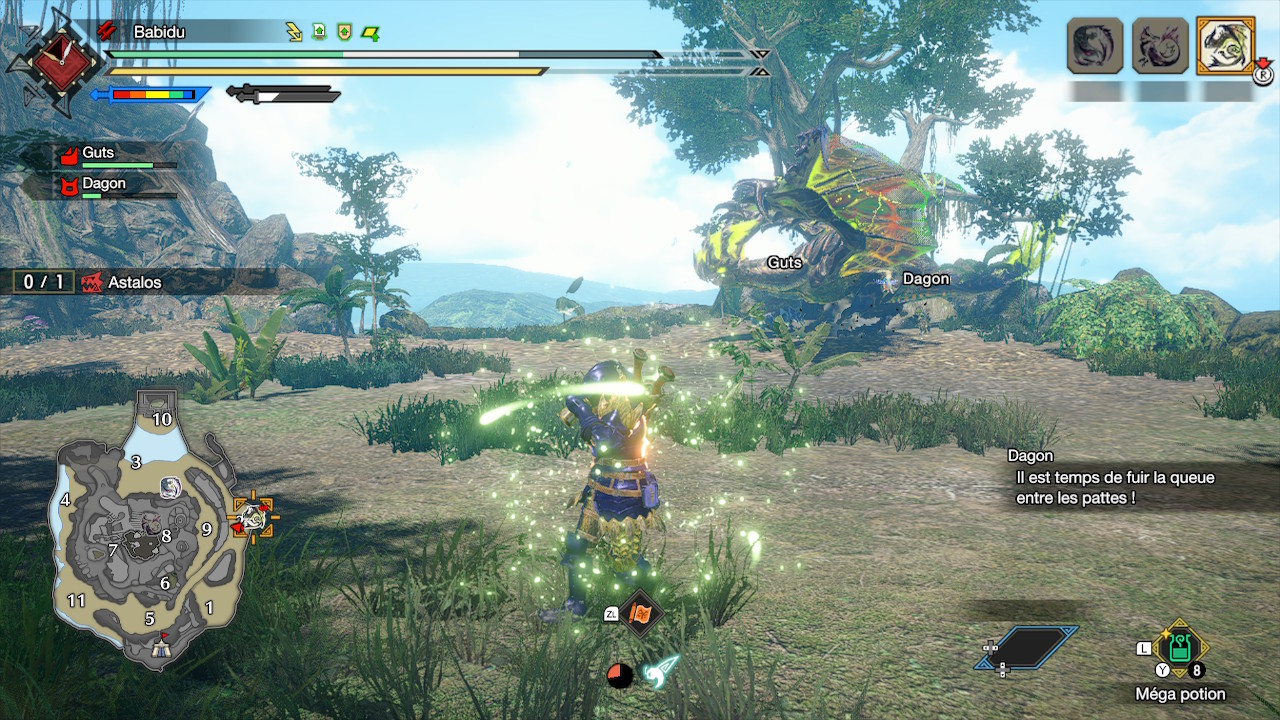Select the middle purple monster icon
Image resolution: width=1280 pixels, height=720 pixels.
tap(1160, 45)
